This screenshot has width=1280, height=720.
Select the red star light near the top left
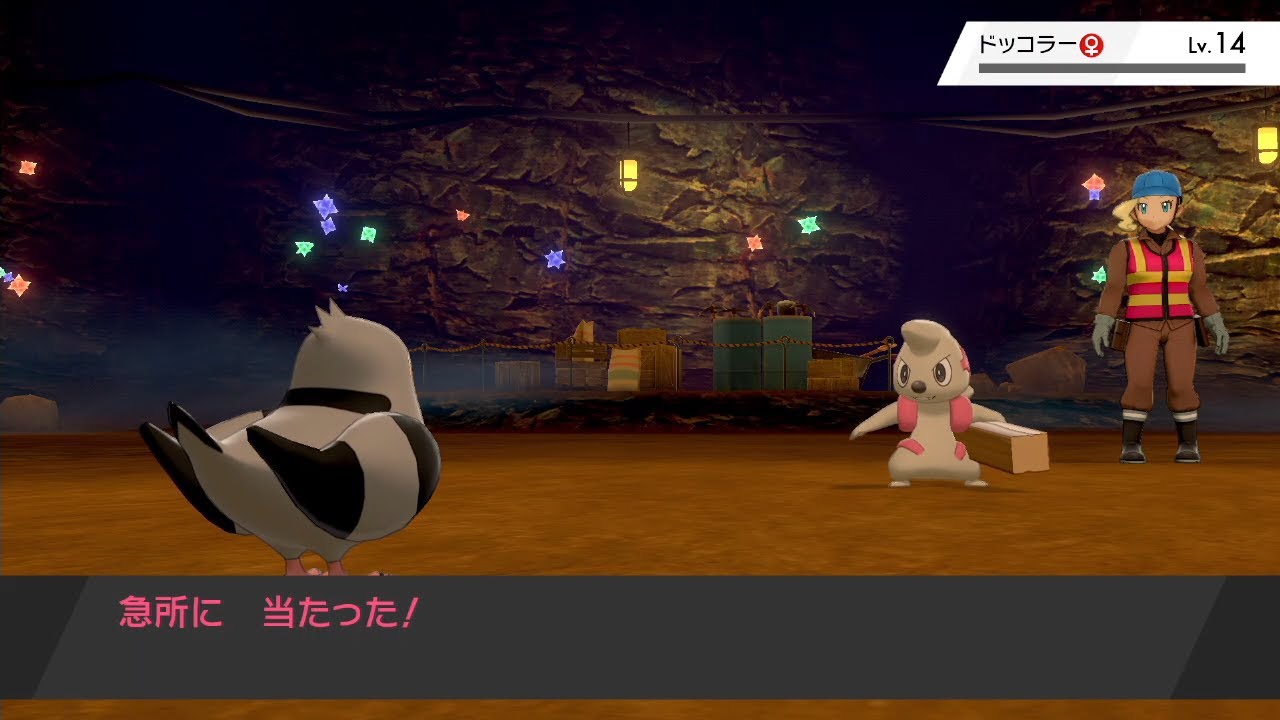point(27,165)
